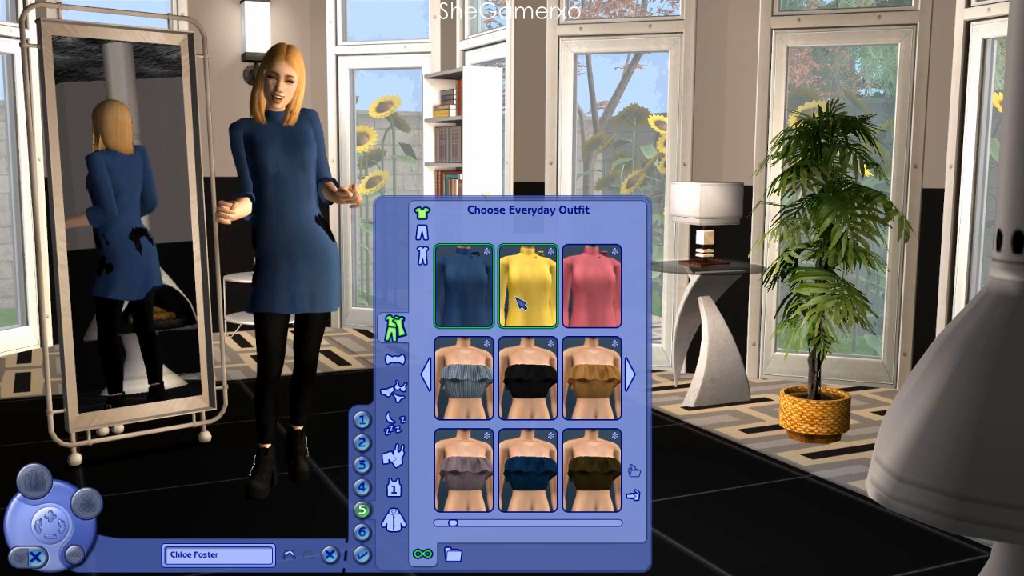Select the navy blue sweater dress outfit
Screen dimensions: 1024x576
pos(463,286)
